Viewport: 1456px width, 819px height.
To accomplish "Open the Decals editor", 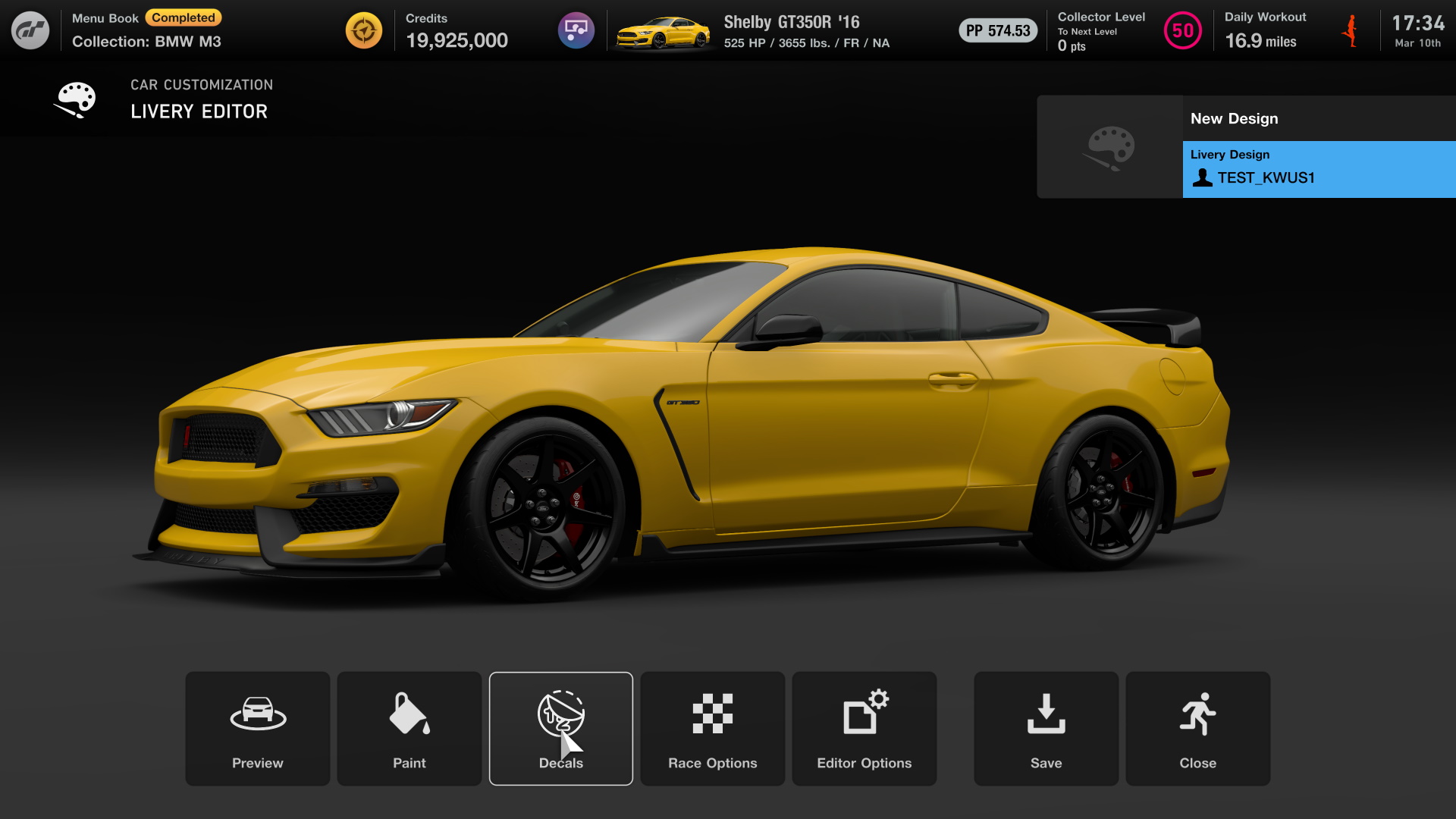I will [560, 728].
